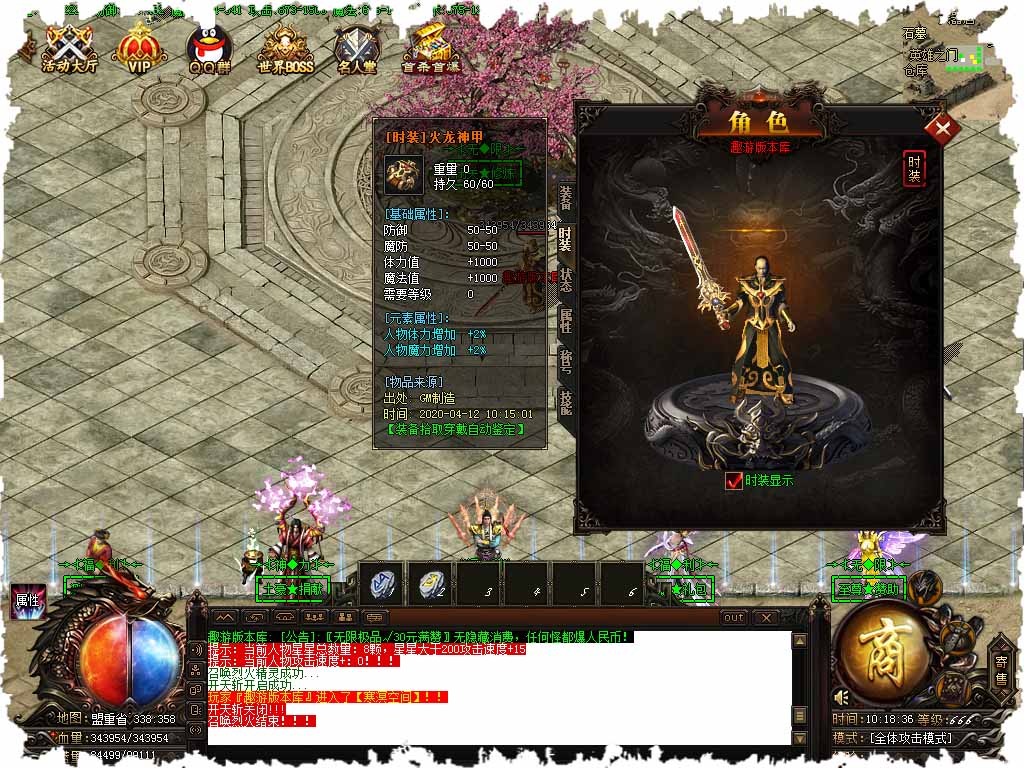1024x768 pixels.
Task: Open the 属性 attributes tab in character panel
Action: pyautogui.click(x=566, y=322)
